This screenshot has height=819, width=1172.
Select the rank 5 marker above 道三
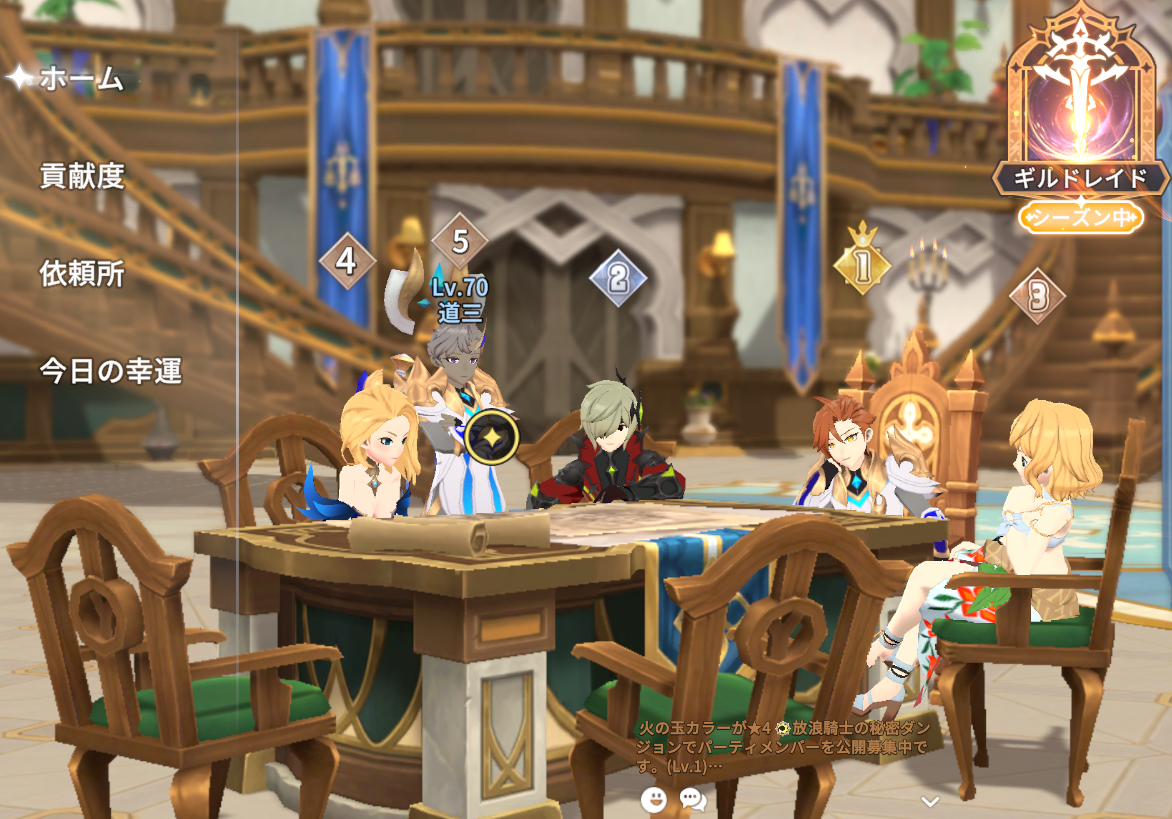[460, 241]
